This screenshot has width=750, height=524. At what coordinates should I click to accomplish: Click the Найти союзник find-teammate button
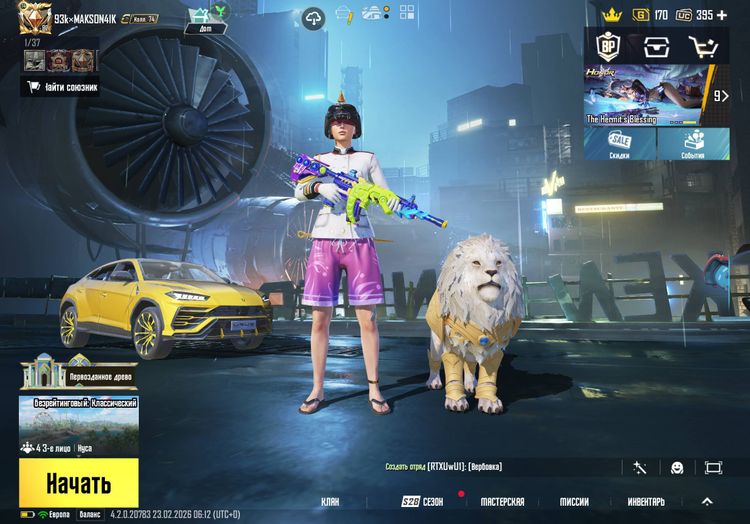click(62, 87)
